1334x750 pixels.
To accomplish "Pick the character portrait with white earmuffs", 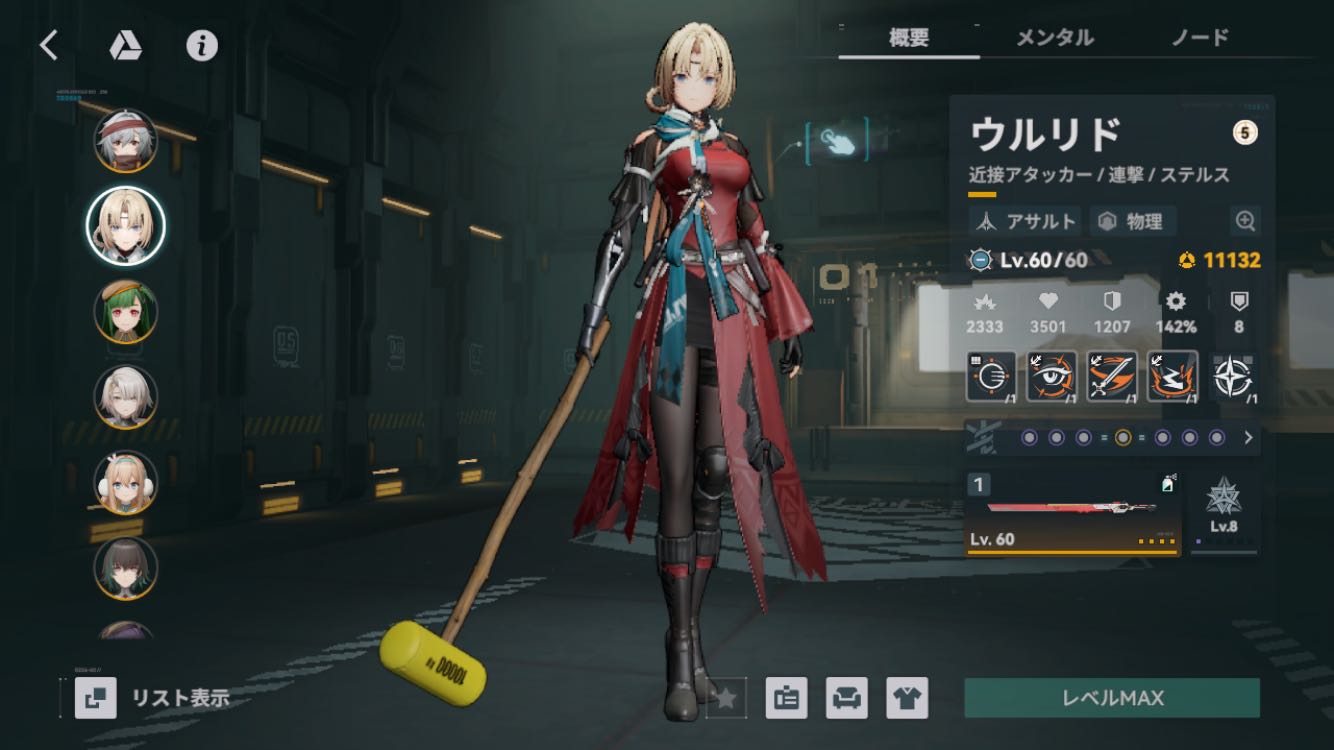I will (126, 482).
